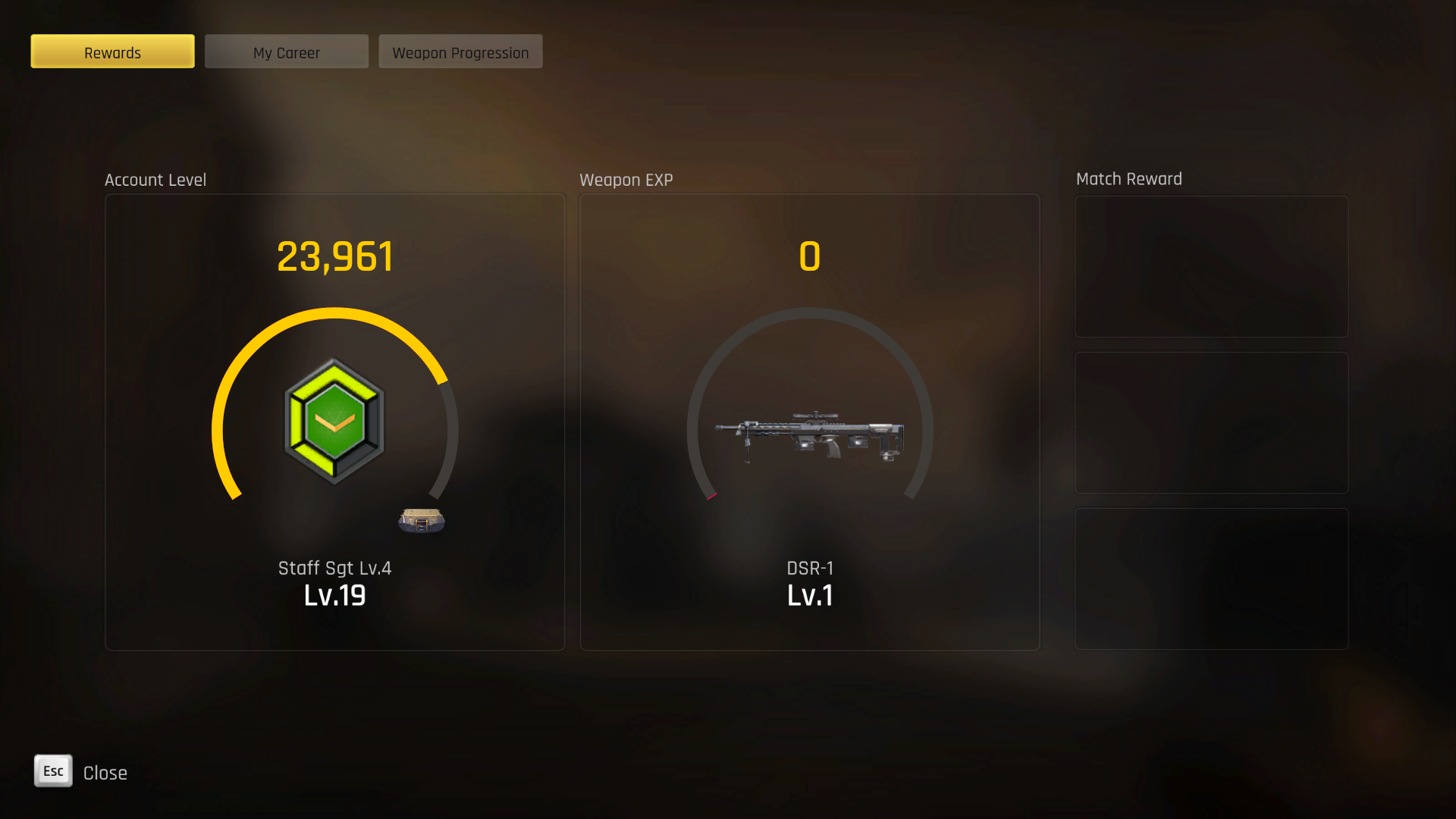Click the Account Level header
1456x819 pixels.
pos(155,180)
